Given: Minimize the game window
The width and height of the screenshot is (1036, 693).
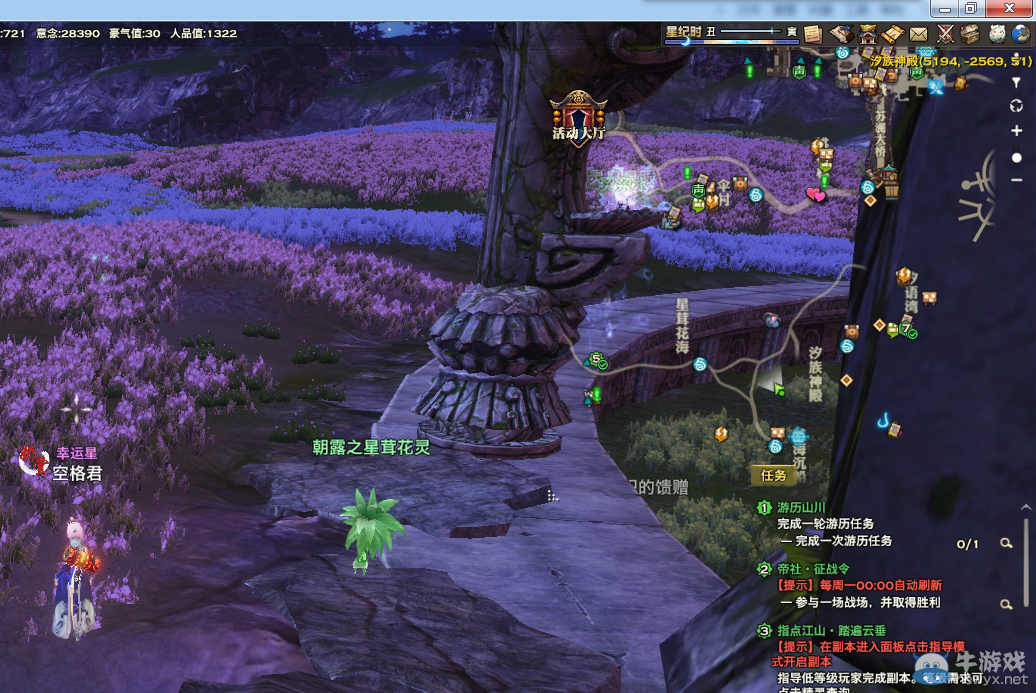Looking at the screenshot, I should [946, 8].
